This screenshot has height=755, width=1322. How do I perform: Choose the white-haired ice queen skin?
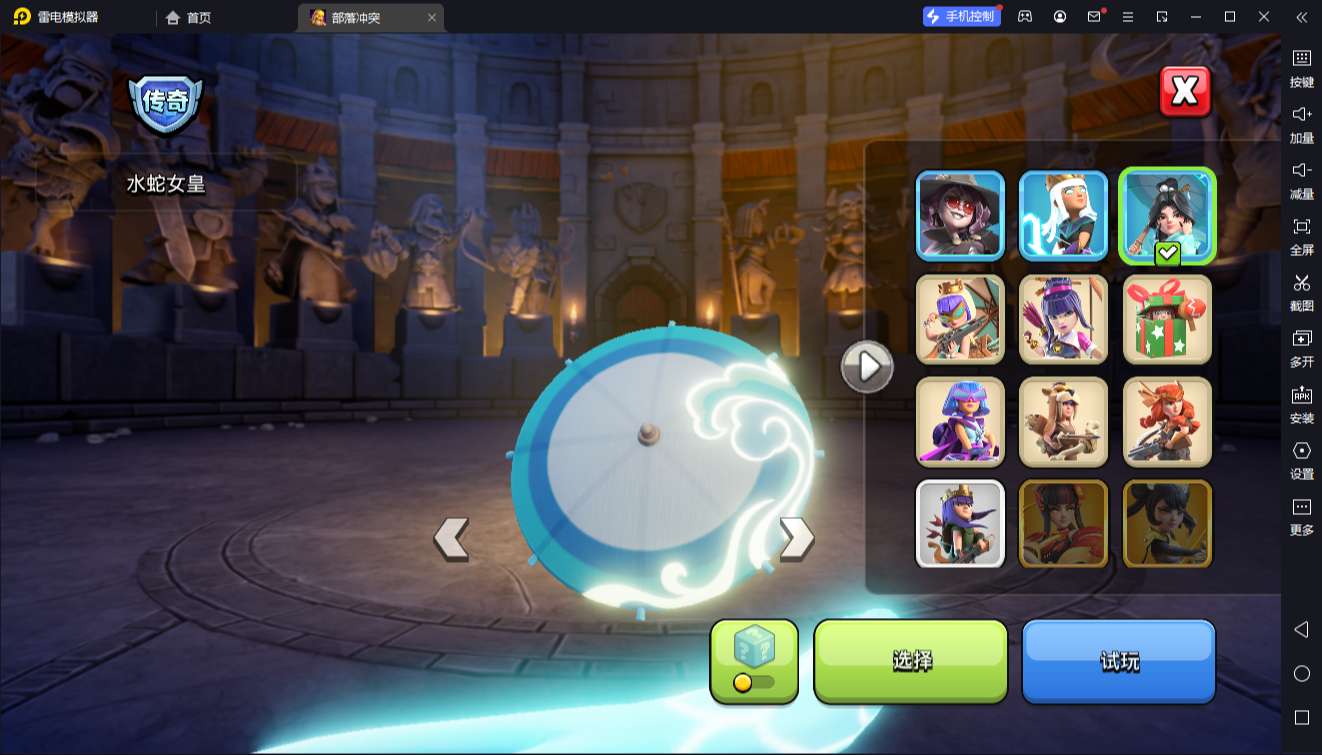click(x=1063, y=215)
